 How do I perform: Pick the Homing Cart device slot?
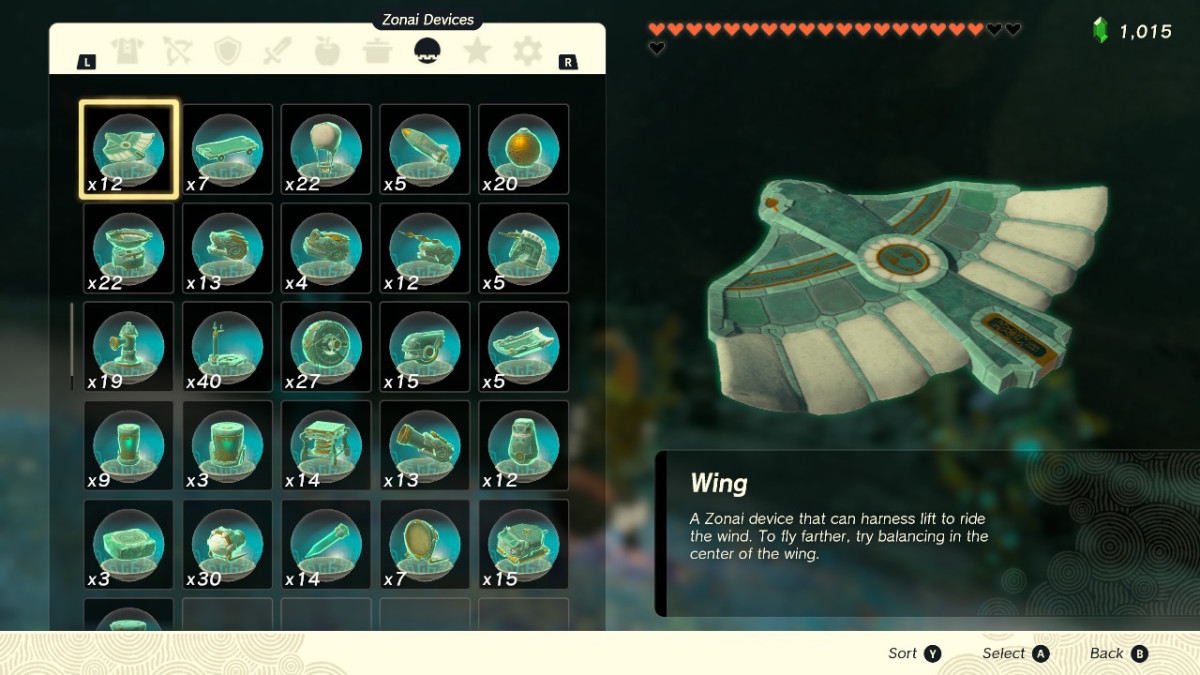(x=524, y=545)
